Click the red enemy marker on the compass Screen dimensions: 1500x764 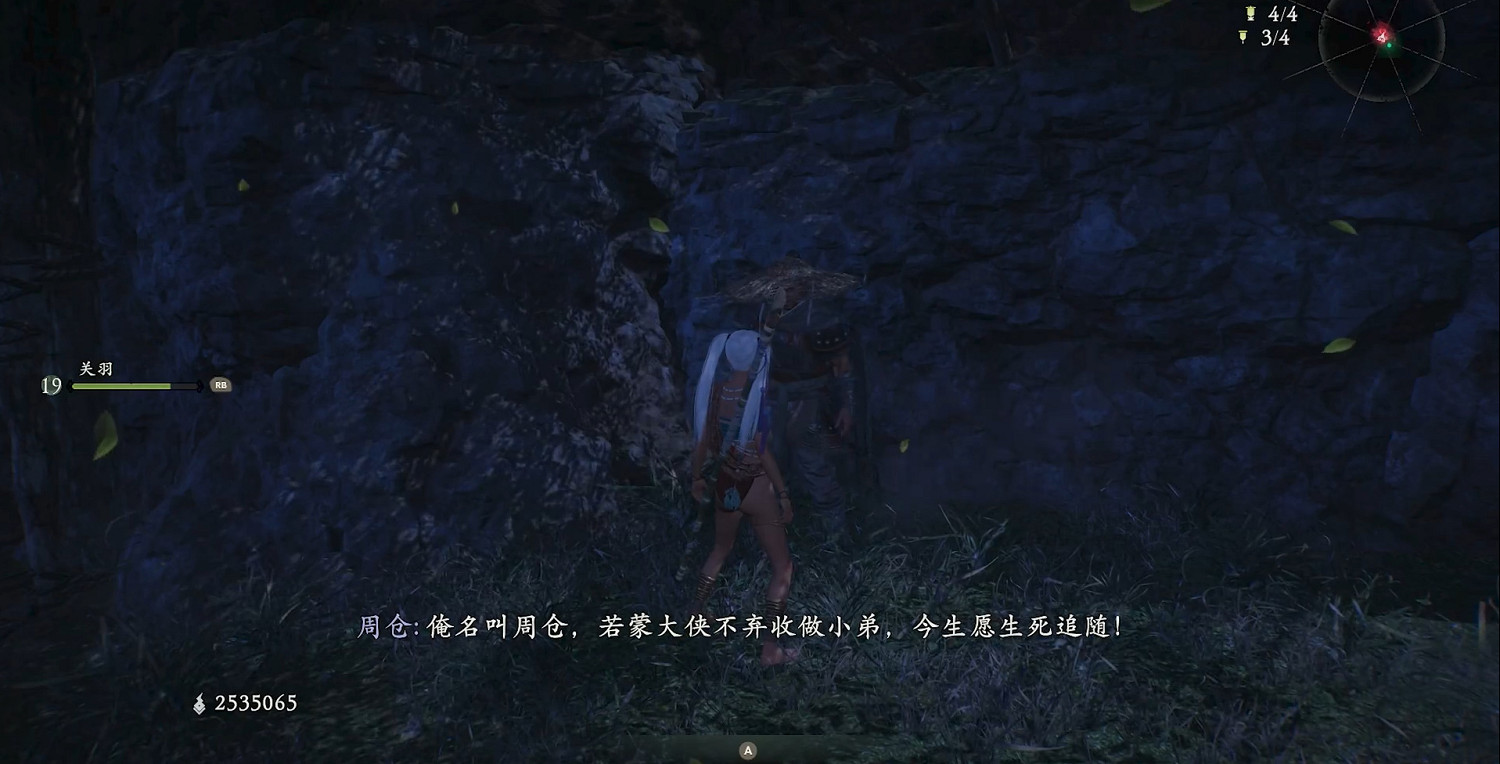[1380, 35]
